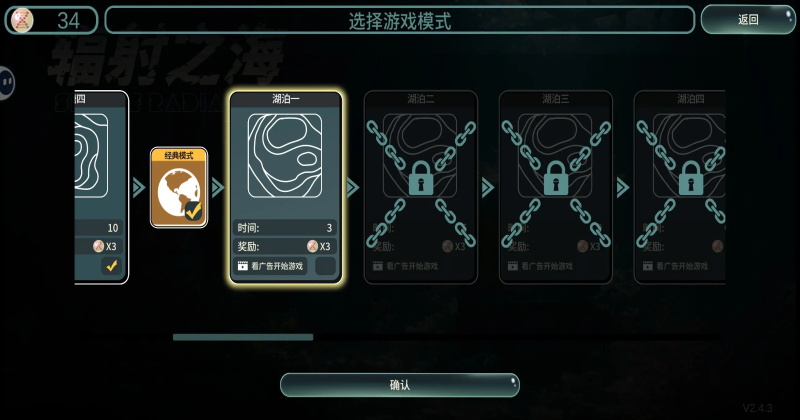
Task: Select the locked 湖泊二 level card
Action: (x=421, y=185)
